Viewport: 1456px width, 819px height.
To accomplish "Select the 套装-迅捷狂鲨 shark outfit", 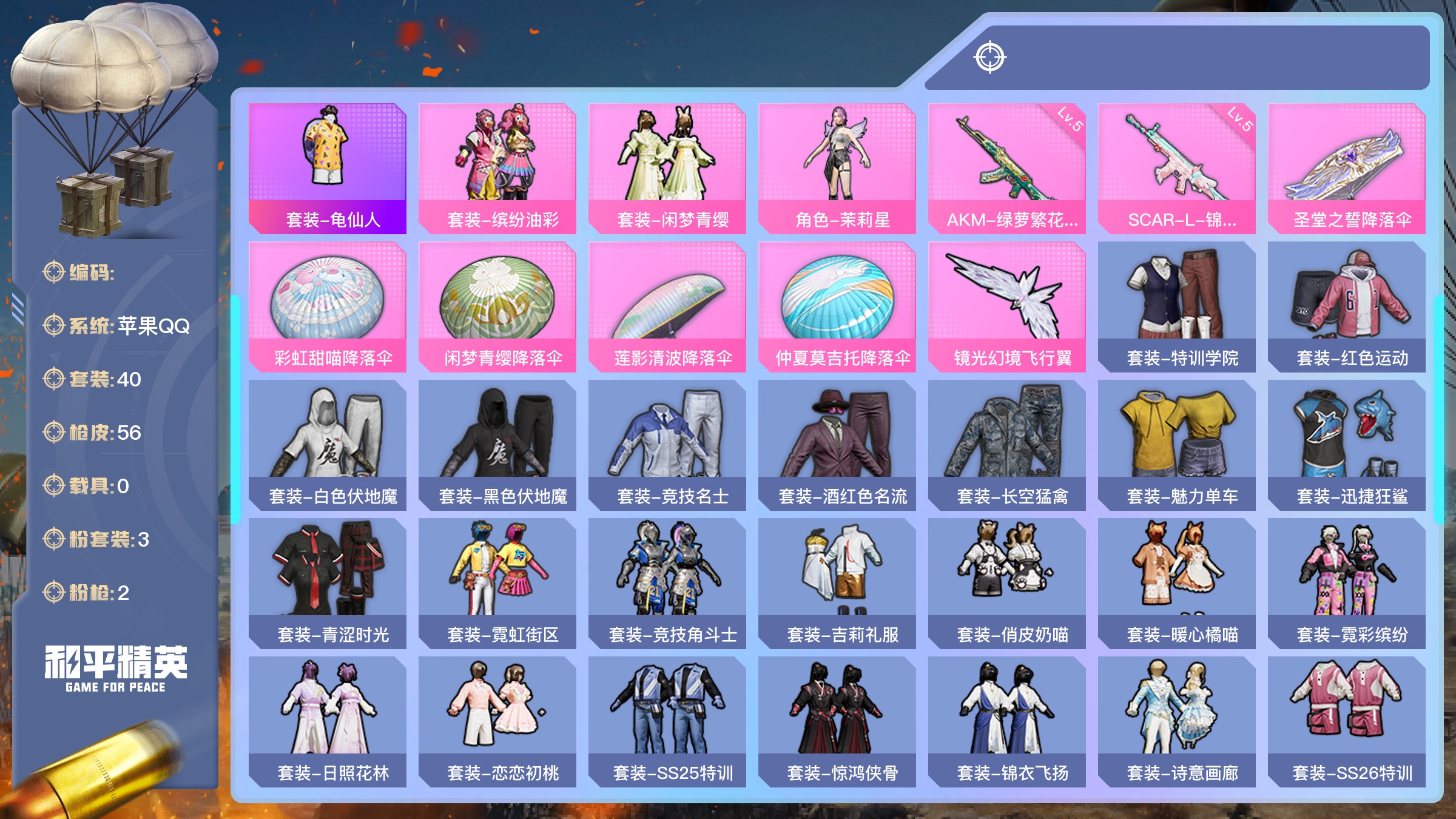I will click(x=1347, y=445).
